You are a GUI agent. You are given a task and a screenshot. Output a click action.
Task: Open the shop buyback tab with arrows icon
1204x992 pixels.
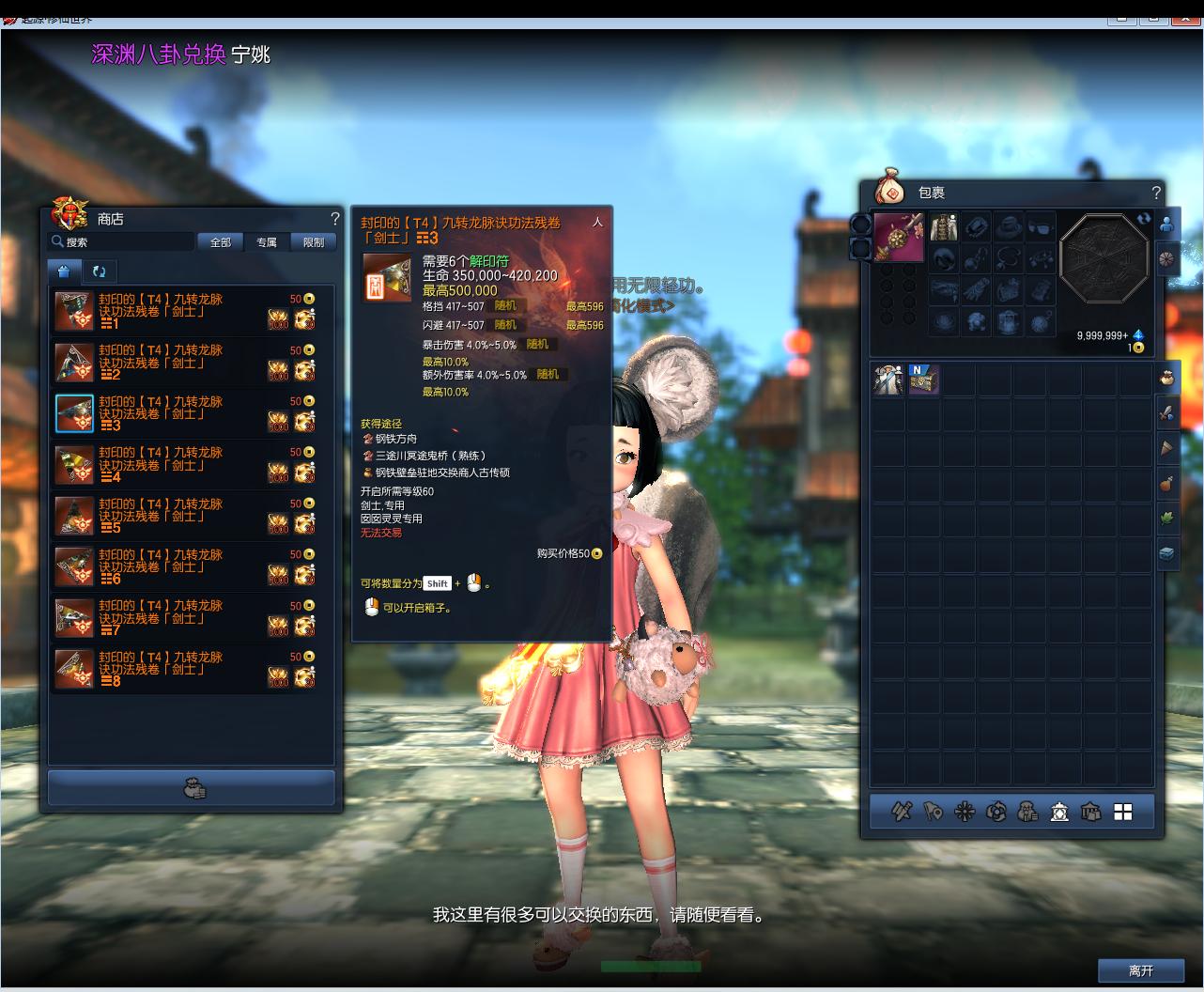pyautogui.click(x=99, y=271)
